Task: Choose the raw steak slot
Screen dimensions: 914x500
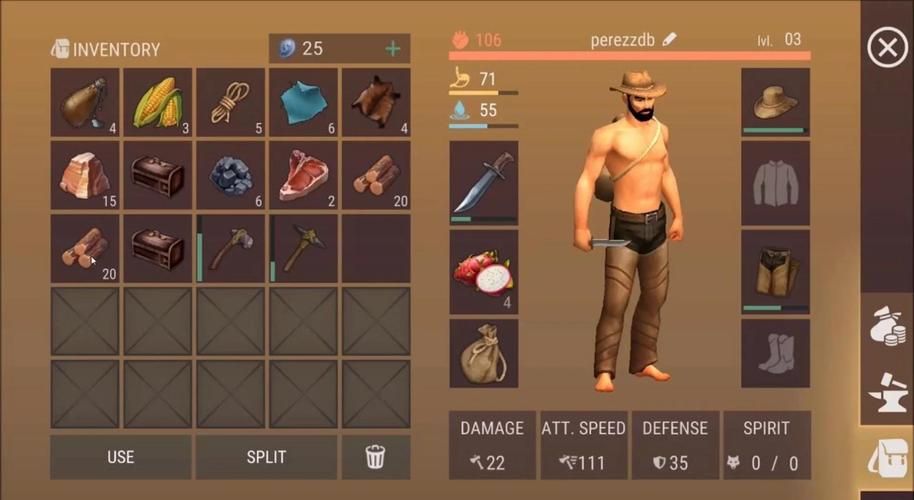Action: point(303,175)
